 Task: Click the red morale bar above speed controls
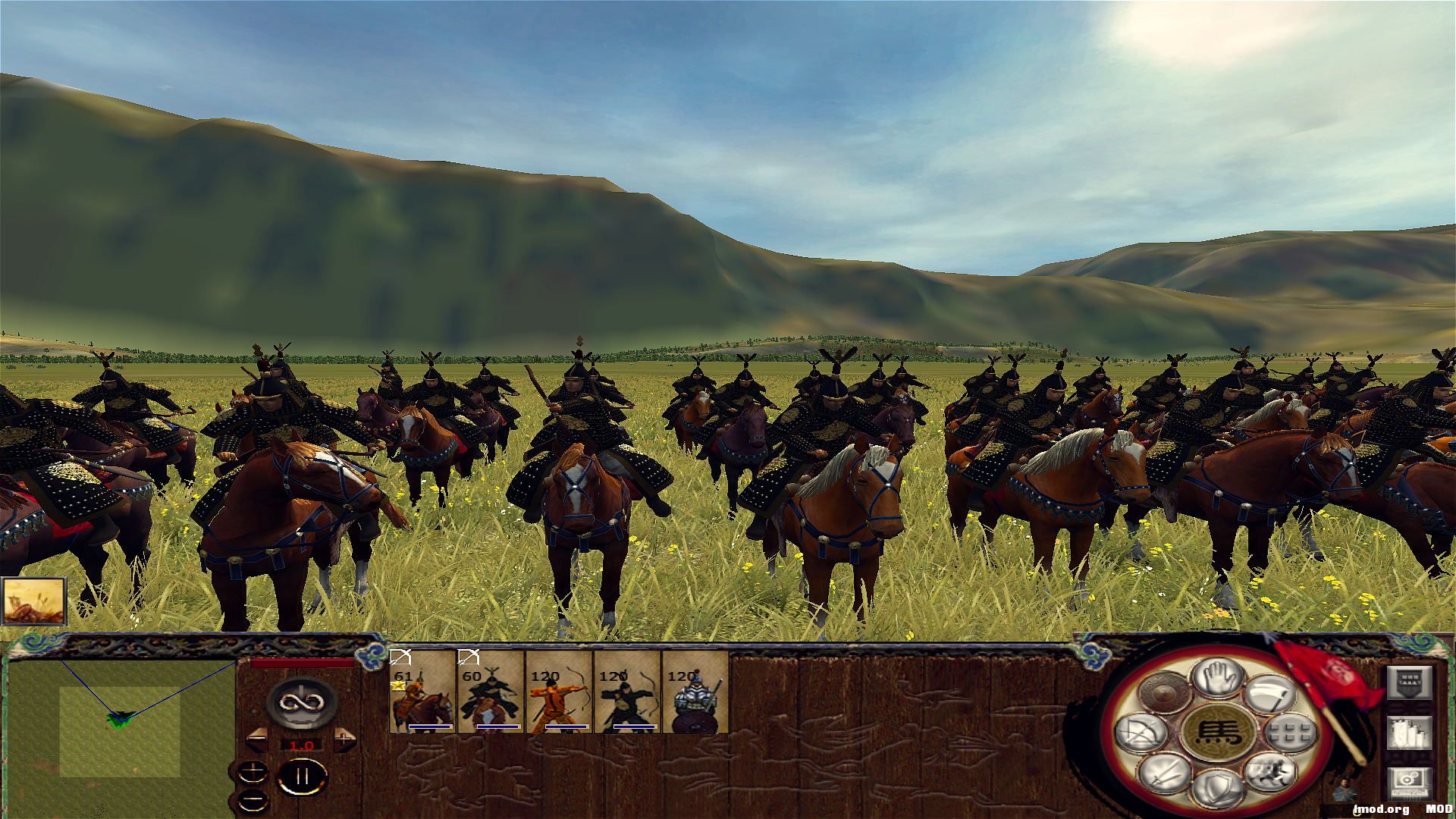302,662
